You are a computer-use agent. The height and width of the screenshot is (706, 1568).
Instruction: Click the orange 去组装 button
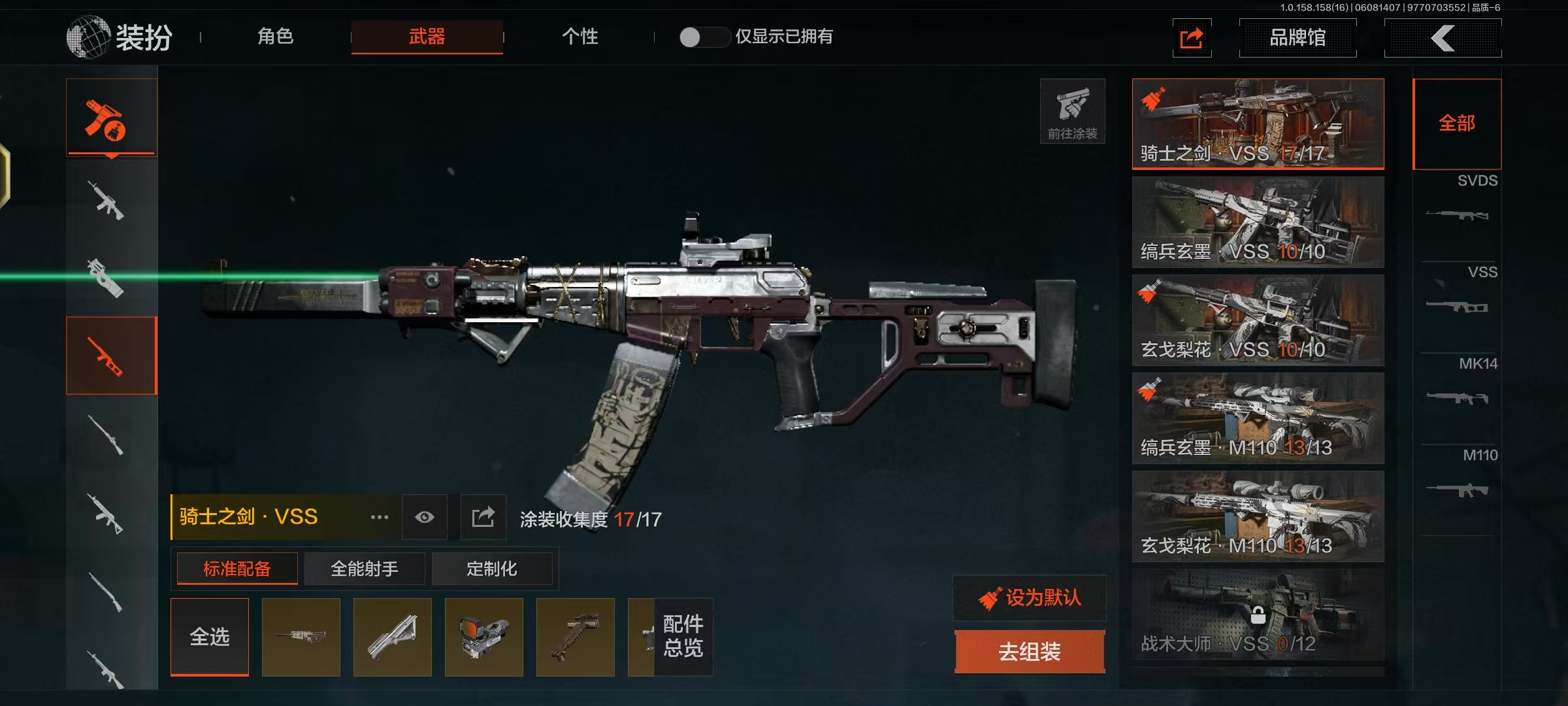point(1030,652)
